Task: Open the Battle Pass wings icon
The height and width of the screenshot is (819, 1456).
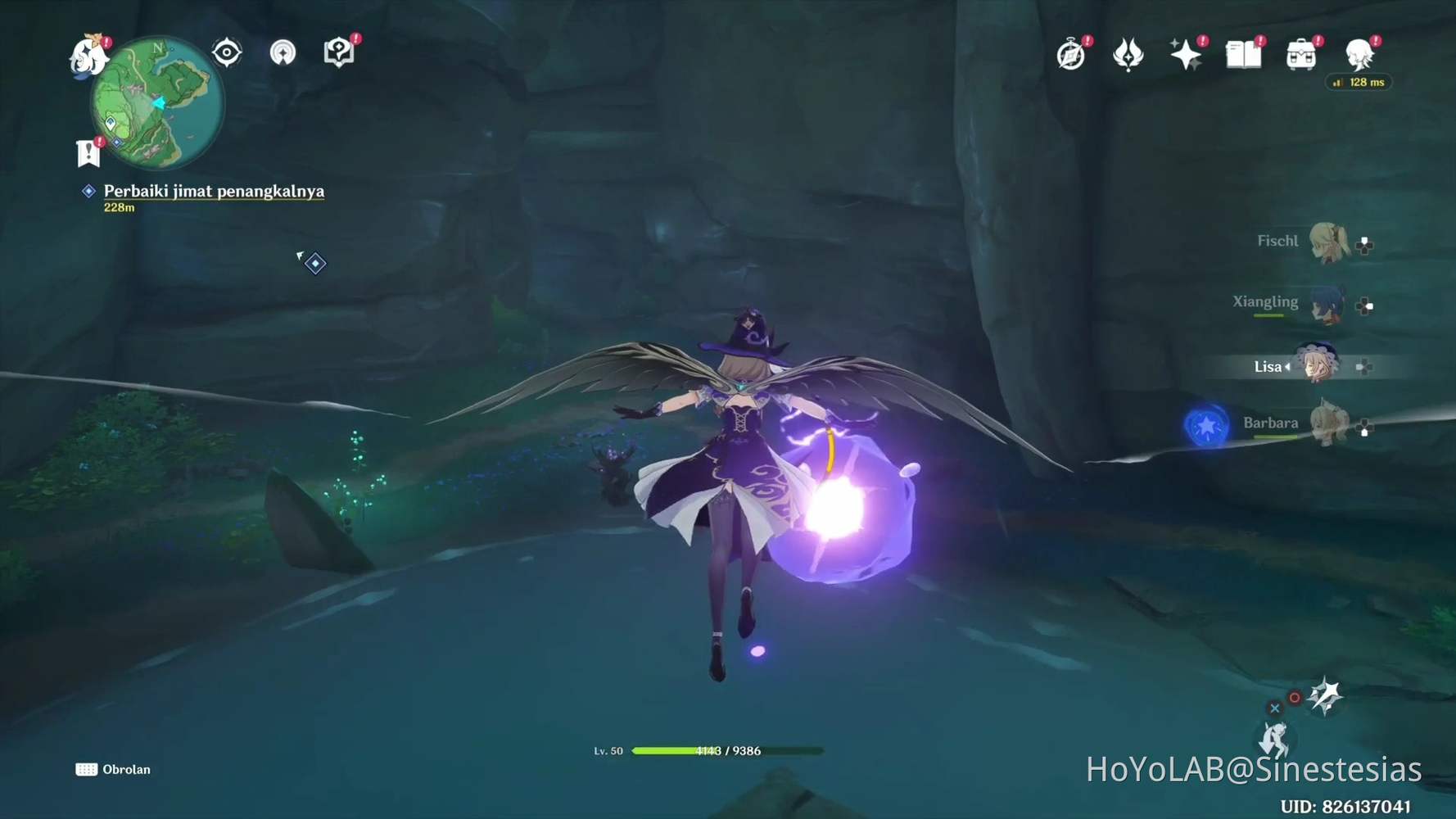Action: click(x=1129, y=55)
